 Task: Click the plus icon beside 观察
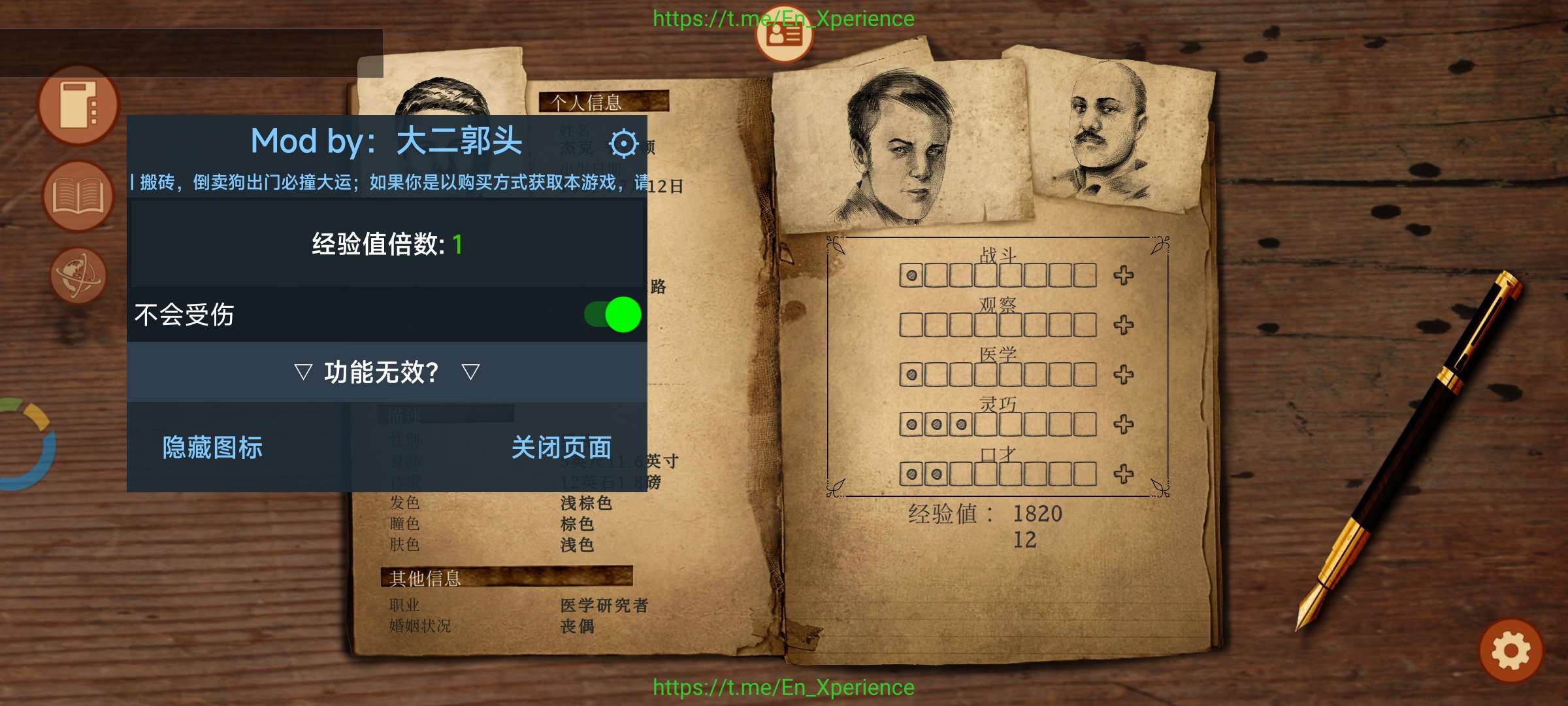coord(1124,324)
